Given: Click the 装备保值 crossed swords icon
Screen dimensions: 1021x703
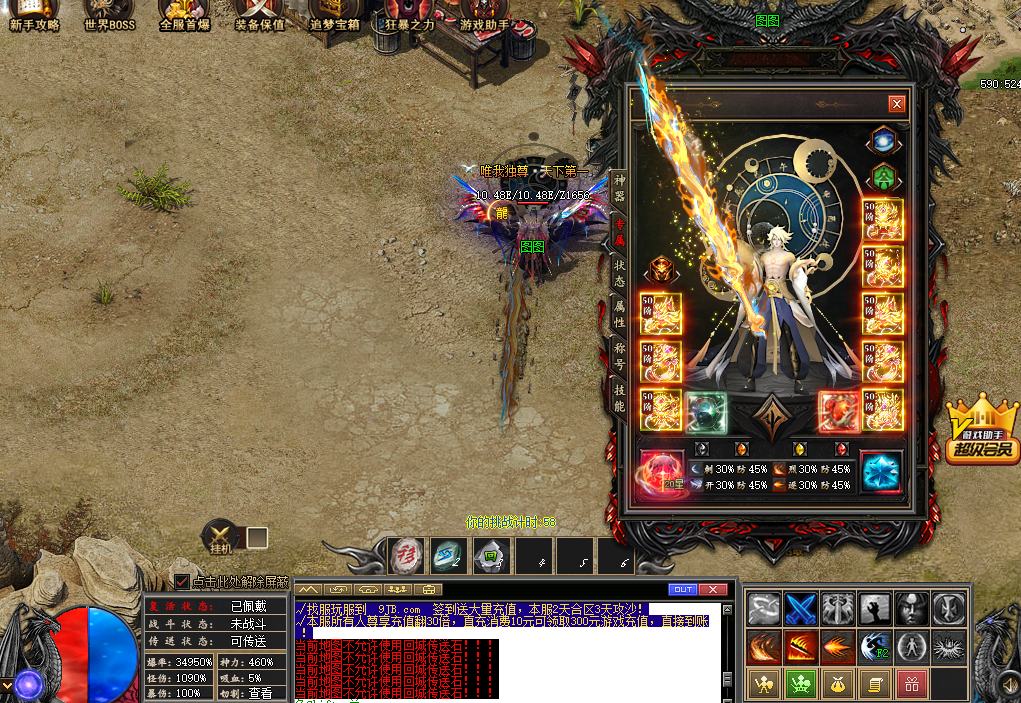Looking at the screenshot, I should pyautogui.click(x=259, y=14).
